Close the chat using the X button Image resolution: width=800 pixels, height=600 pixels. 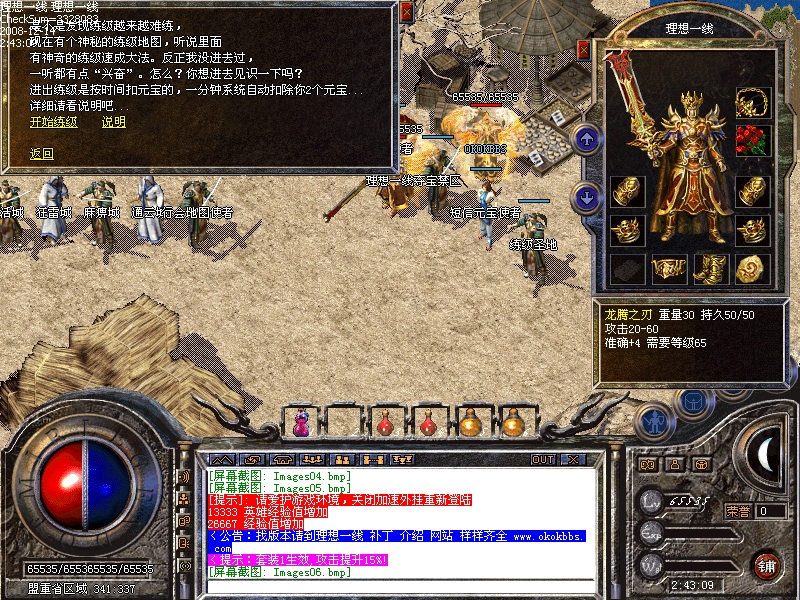point(573,459)
